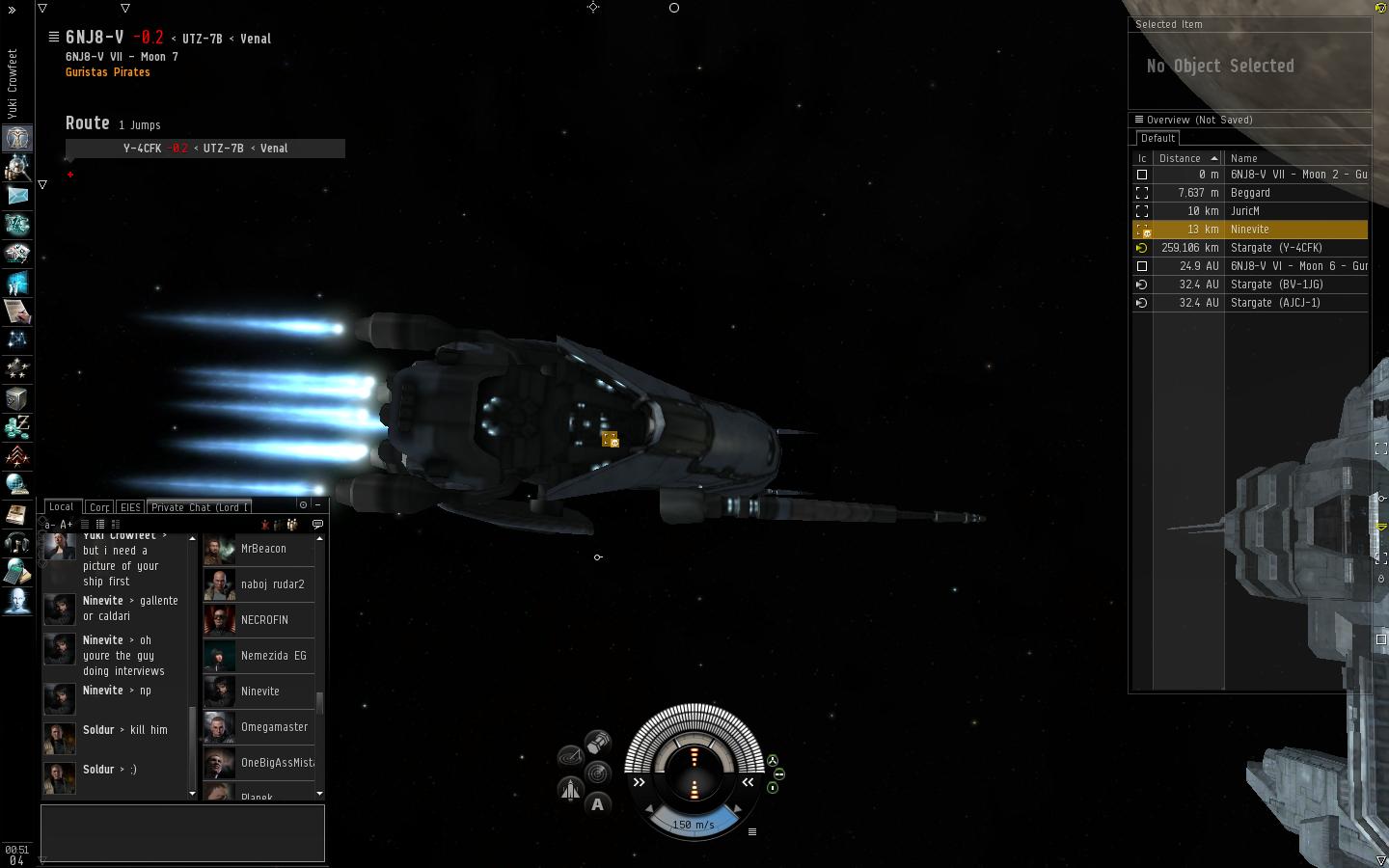Select Stargate (Y-4CFK) in the overview
1389x868 pixels.
[x=1275, y=248]
